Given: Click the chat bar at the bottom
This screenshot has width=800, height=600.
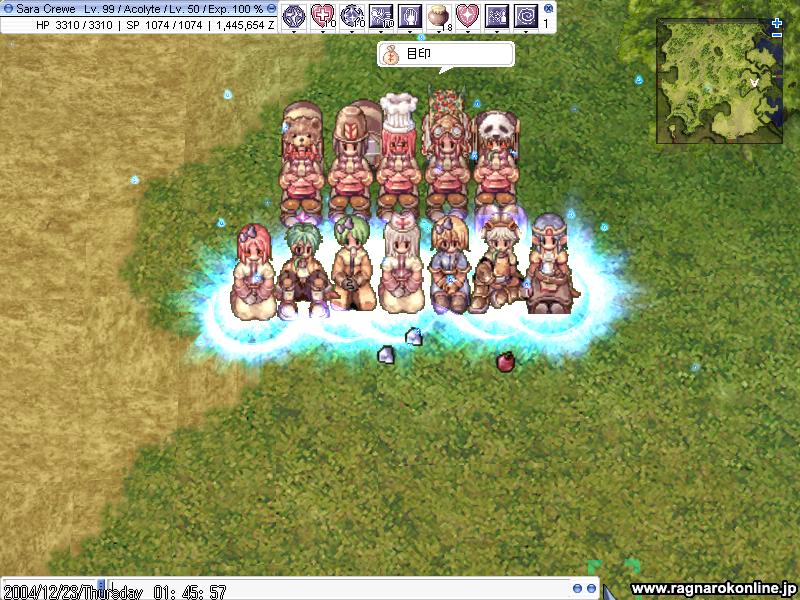Looking at the screenshot, I should pyautogui.click(x=300, y=589).
